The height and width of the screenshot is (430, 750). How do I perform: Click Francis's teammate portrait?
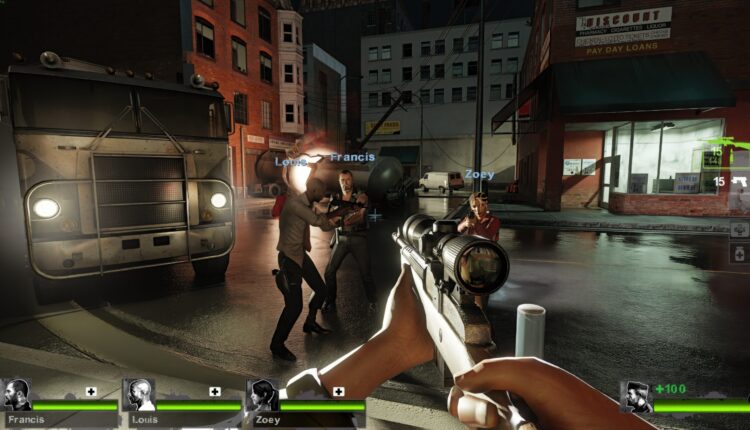click(17, 394)
